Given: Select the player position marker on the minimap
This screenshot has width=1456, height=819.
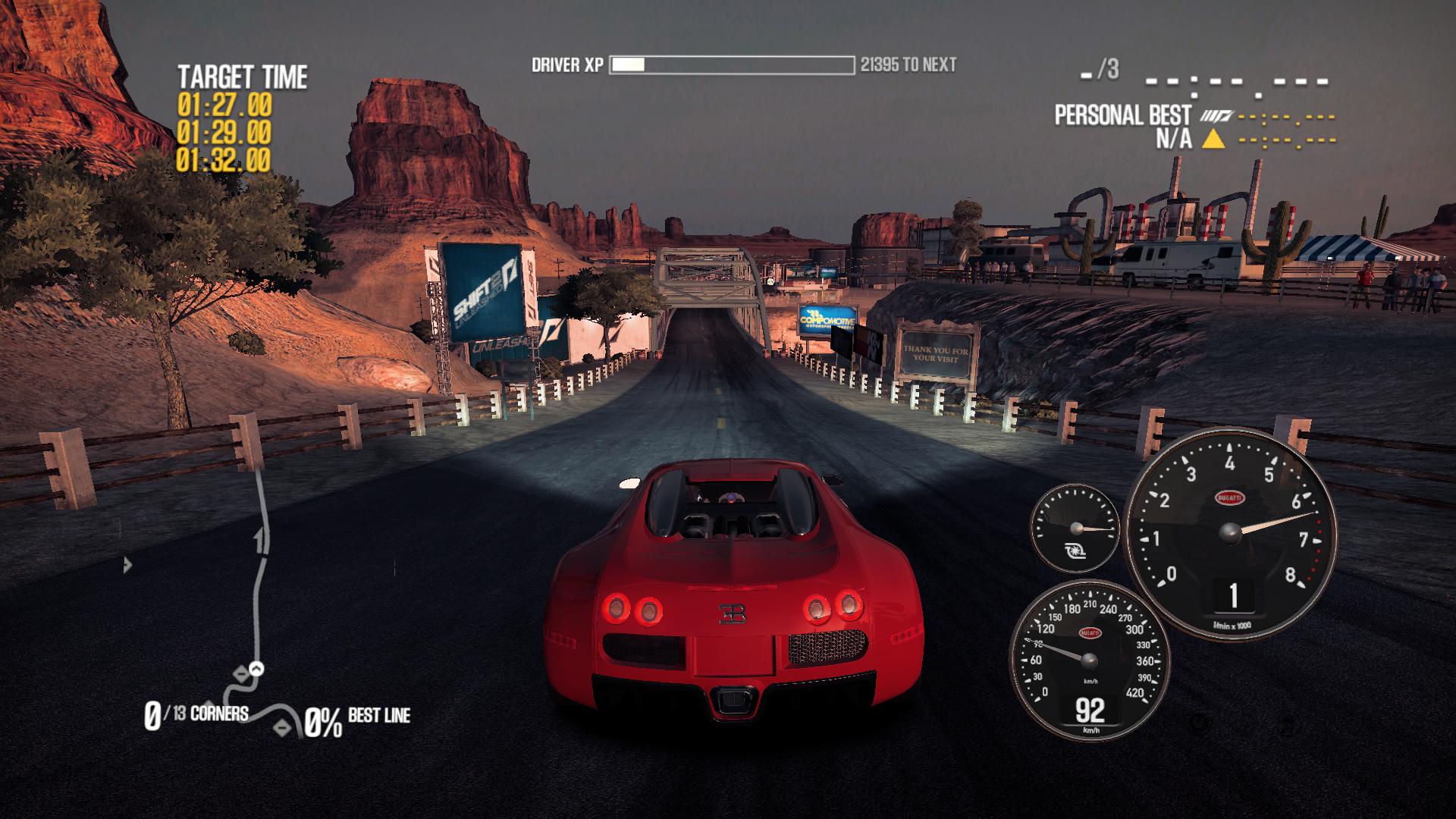Looking at the screenshot, I should (257, 669).
